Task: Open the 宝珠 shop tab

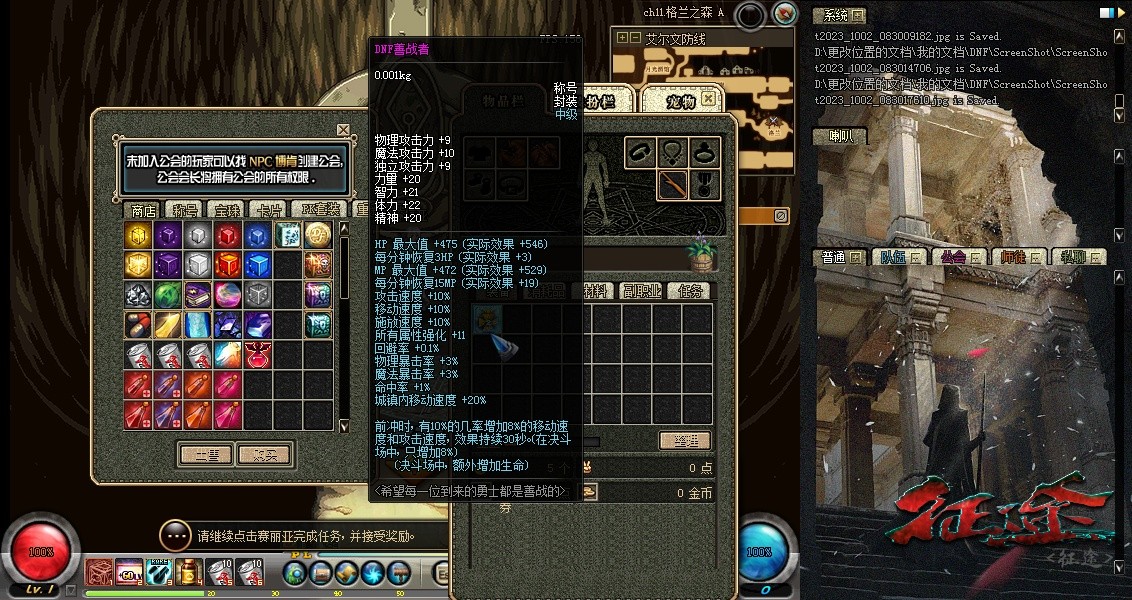Action: coord(228,210)
